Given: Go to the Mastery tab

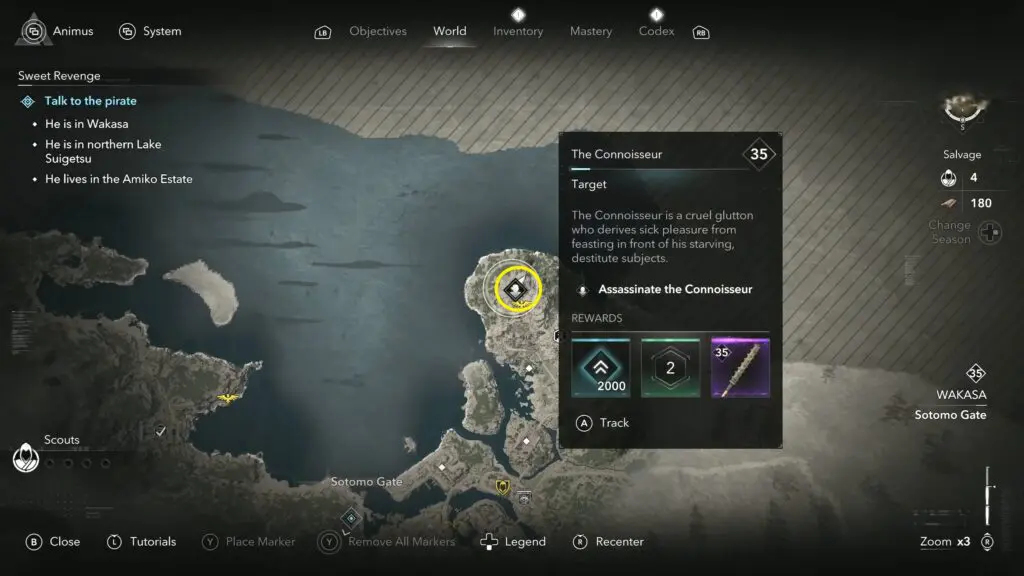Looking at the screenshot, I should [x=590, y=31].
